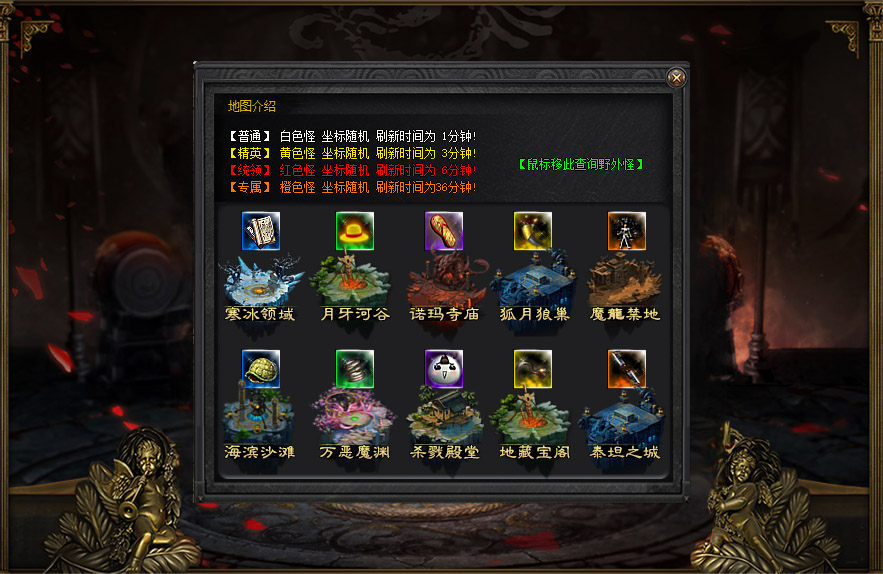Open the 地藏宝阁 map tile
Image resolution: width=883 pixels, height=574 pixels.
pyautogui.click(x=534, y=420)
